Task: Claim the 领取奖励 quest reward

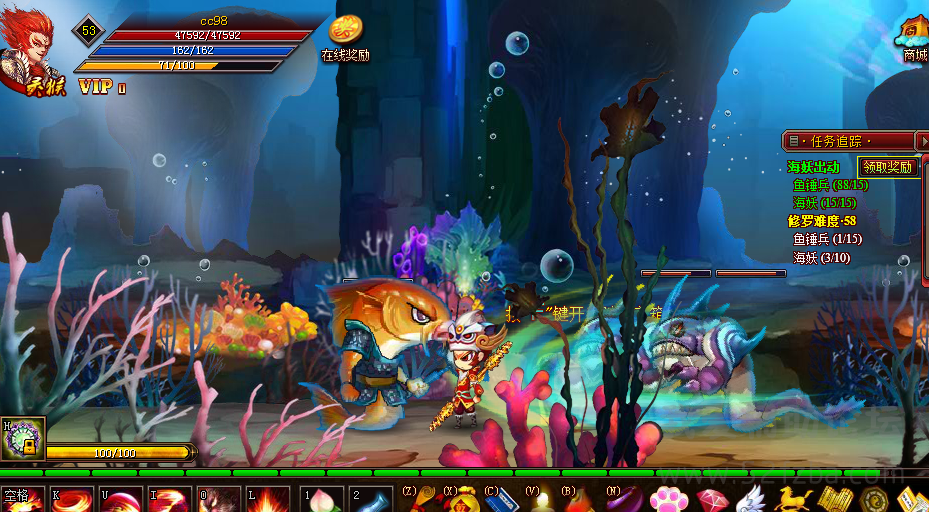Action: pos(889,167)
